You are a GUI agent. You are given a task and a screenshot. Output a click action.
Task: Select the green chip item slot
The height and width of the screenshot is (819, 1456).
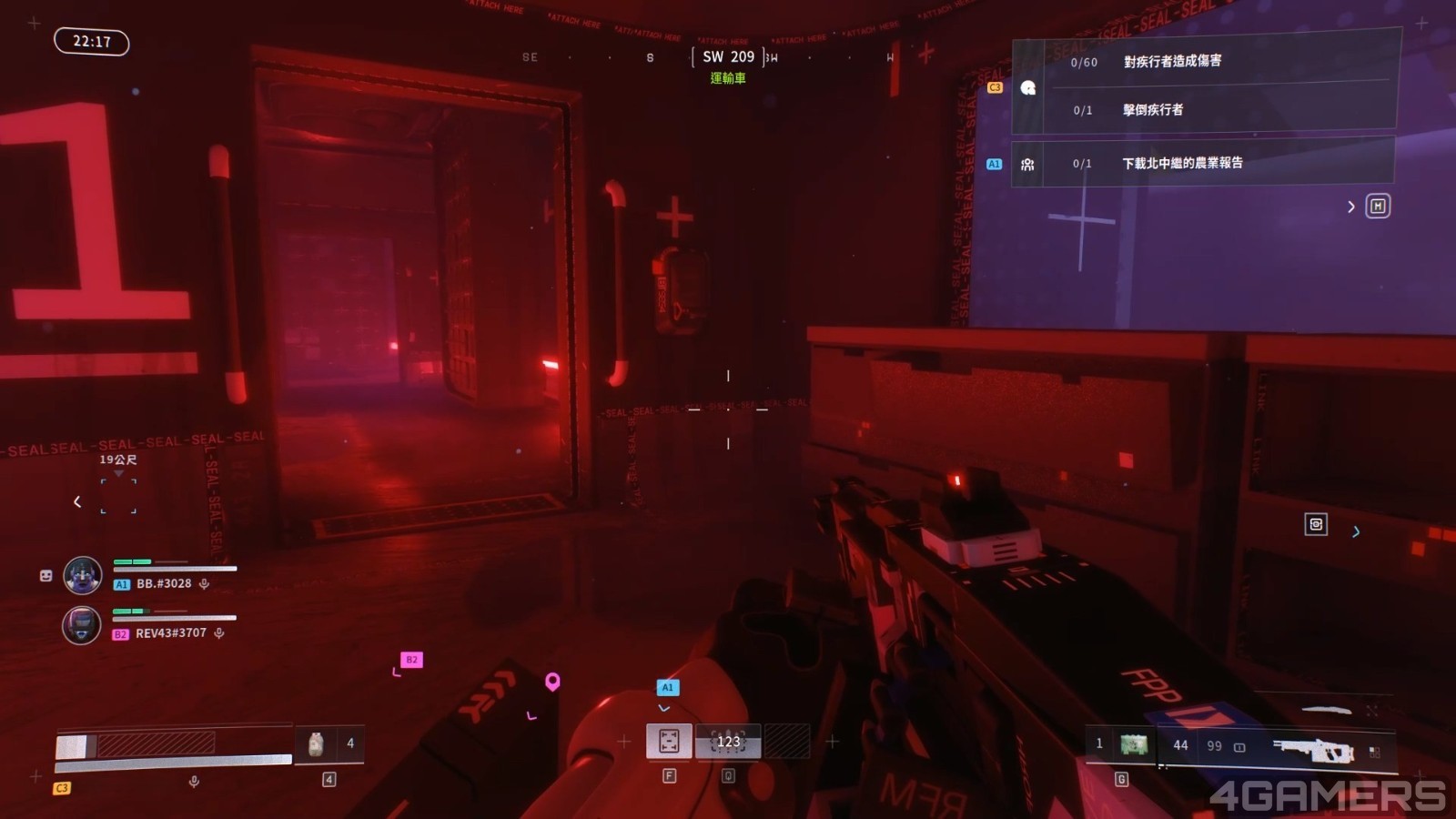(1133, 745)
